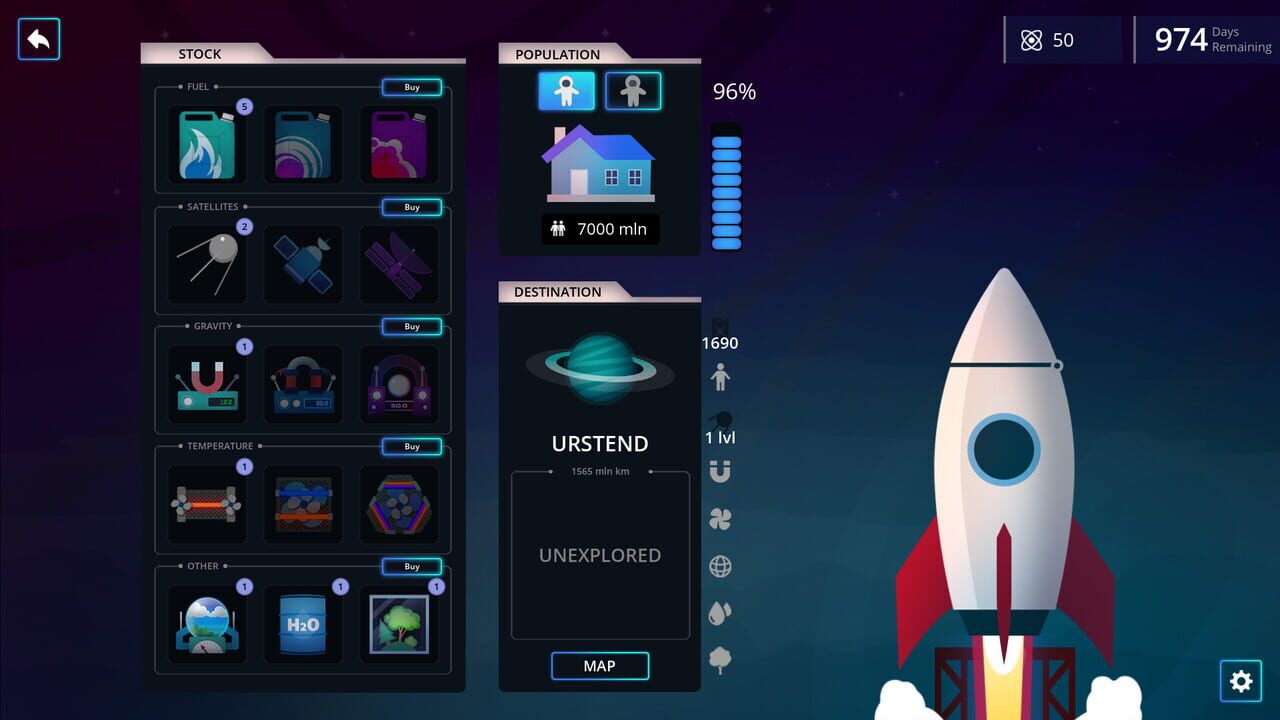Screen dimensions: 1280x720
Task: Click the ecosystem dome item
Action: click(207, 622)
